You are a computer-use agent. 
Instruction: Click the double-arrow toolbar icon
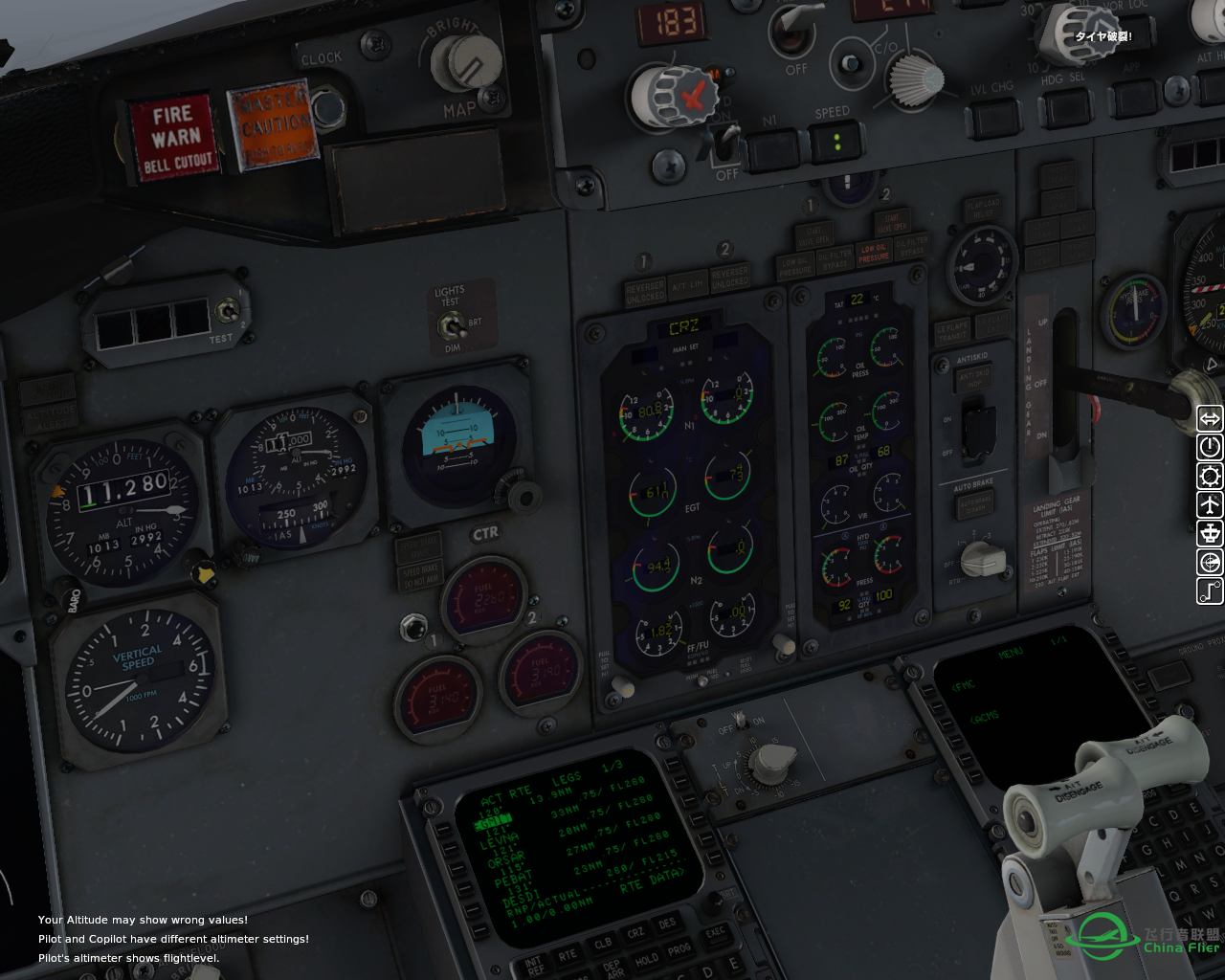pyautogui.click(x=1211, y=418)
